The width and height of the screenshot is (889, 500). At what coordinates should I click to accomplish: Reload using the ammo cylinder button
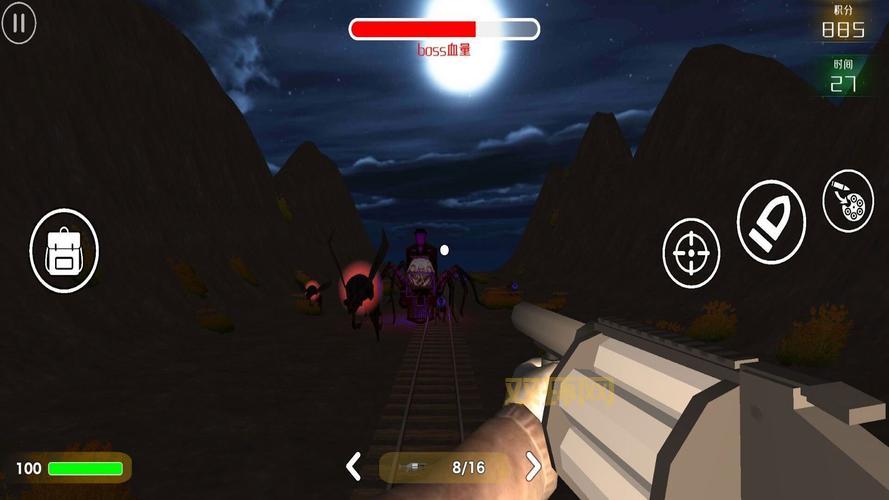(x=848, y=200)
